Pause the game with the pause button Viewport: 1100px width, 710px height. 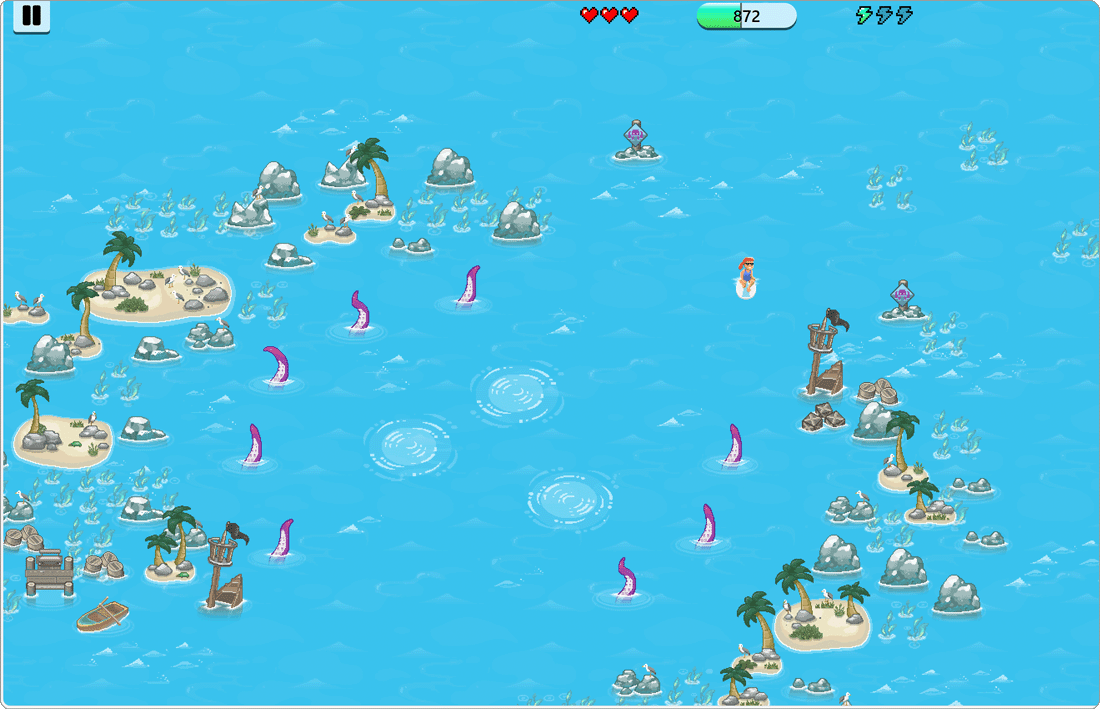point(32,16)
